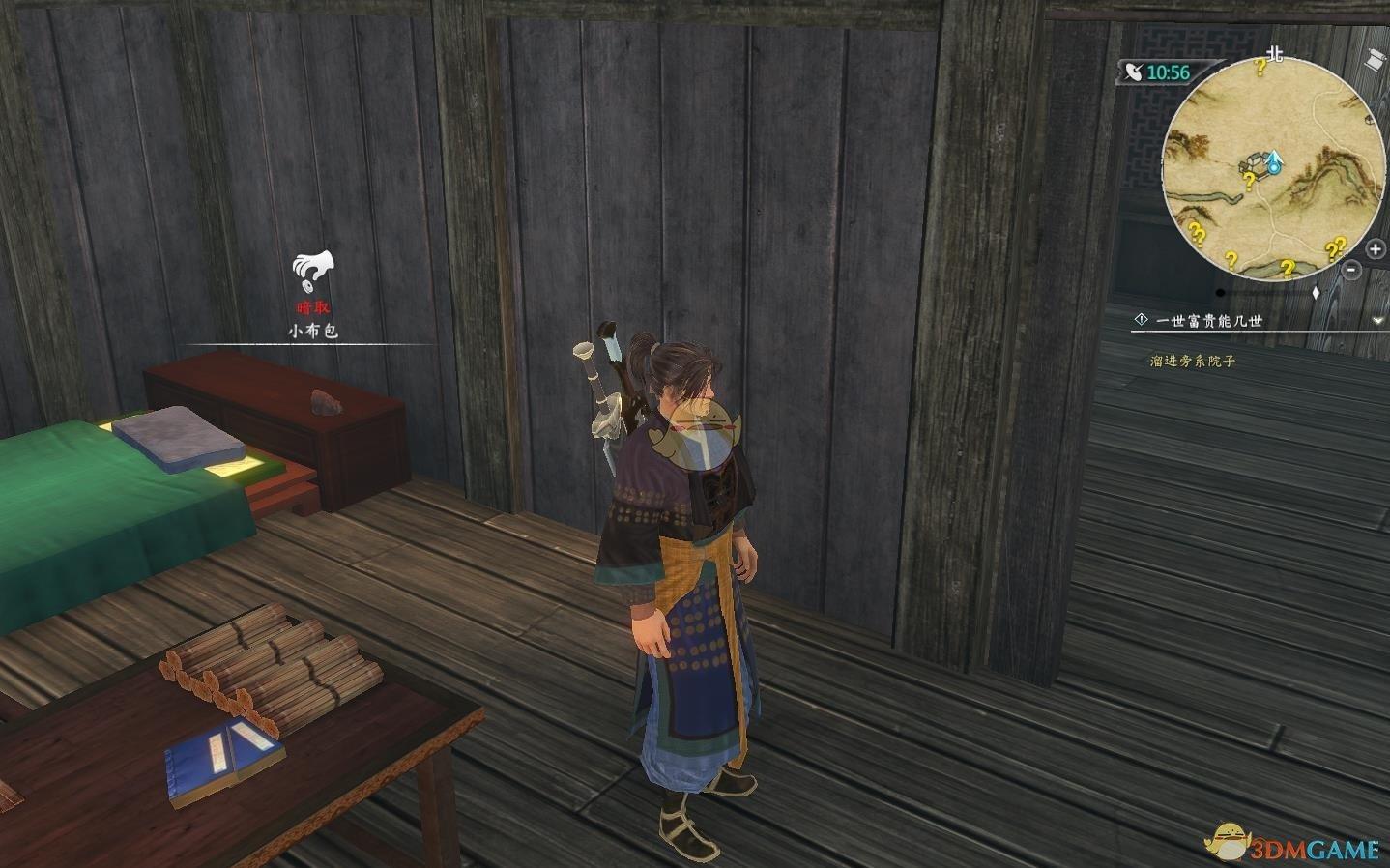
Task: Click the quest objective 溜进旁系院子
Action: pyautogui.click(x=1193, y=361)
